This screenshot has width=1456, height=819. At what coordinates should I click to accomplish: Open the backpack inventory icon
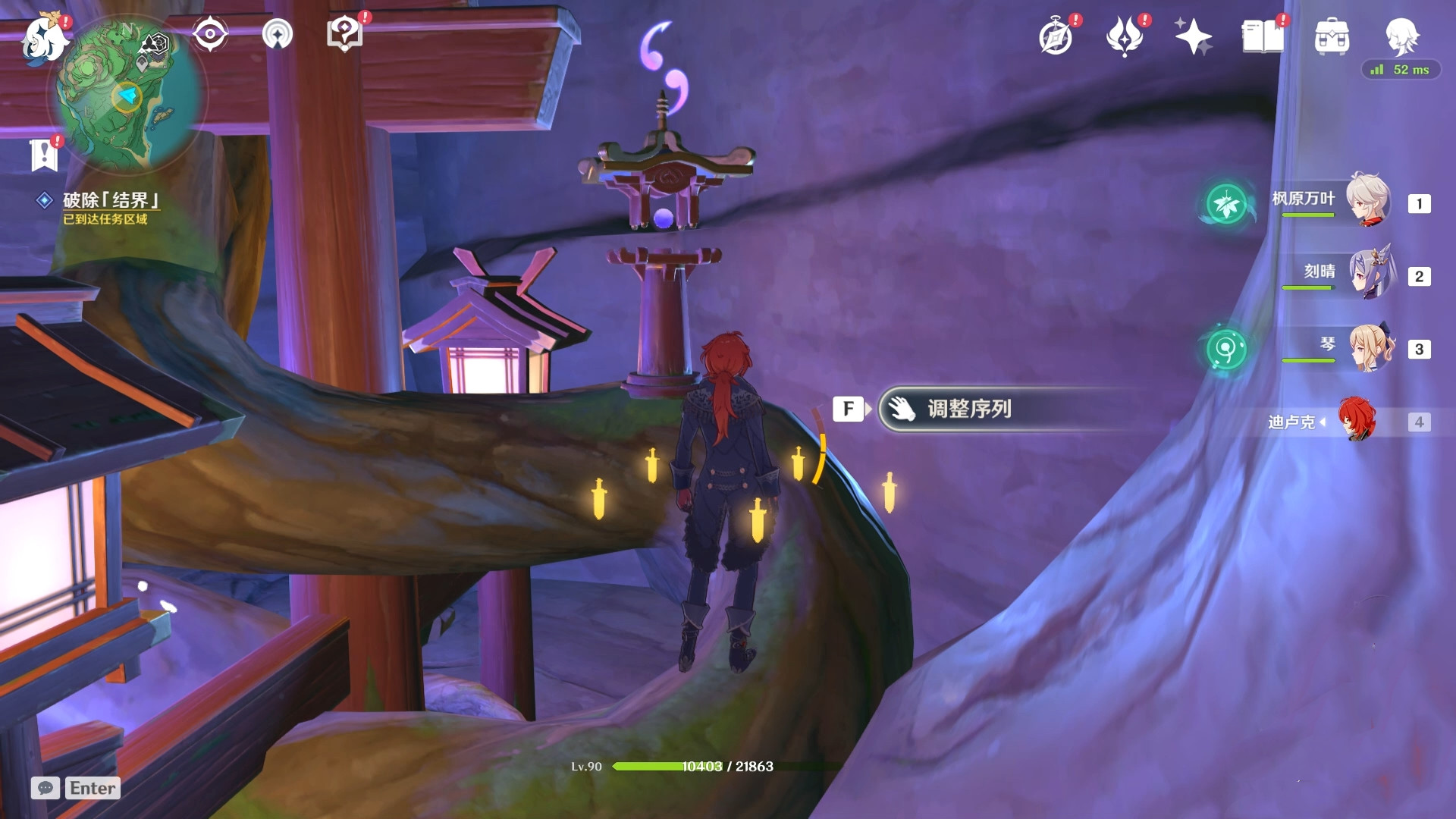click(1332, 36)
